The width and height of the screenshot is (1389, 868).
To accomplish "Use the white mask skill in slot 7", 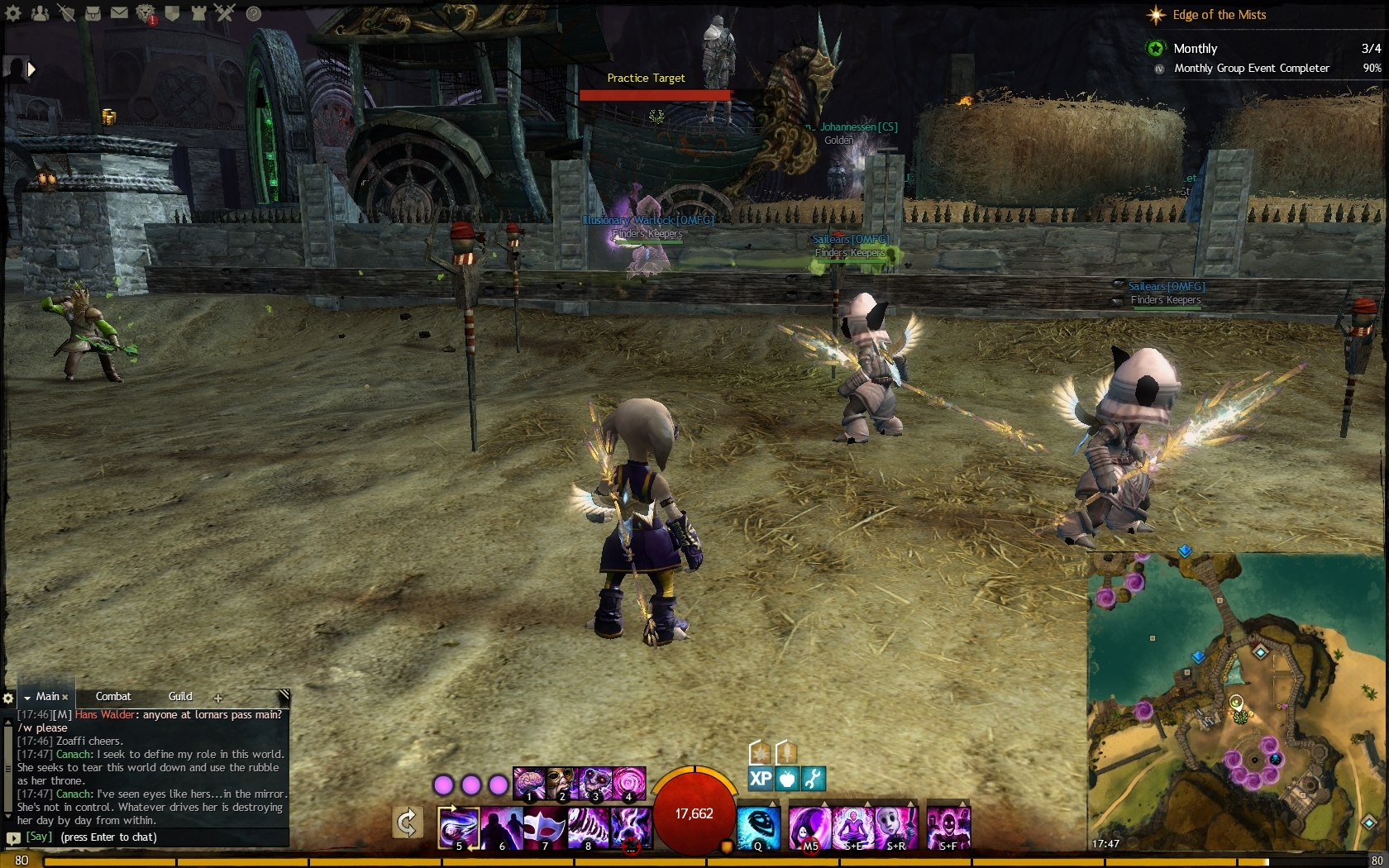I will point(545,827).
